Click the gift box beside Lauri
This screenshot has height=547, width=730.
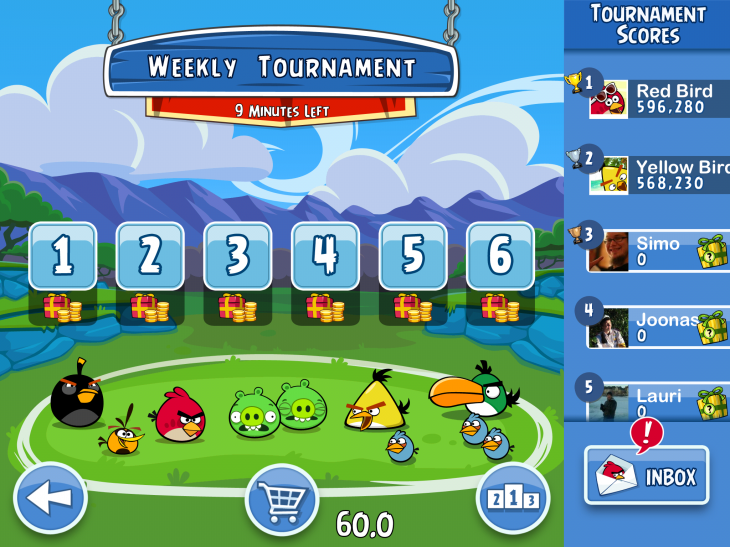coord(714,401)
